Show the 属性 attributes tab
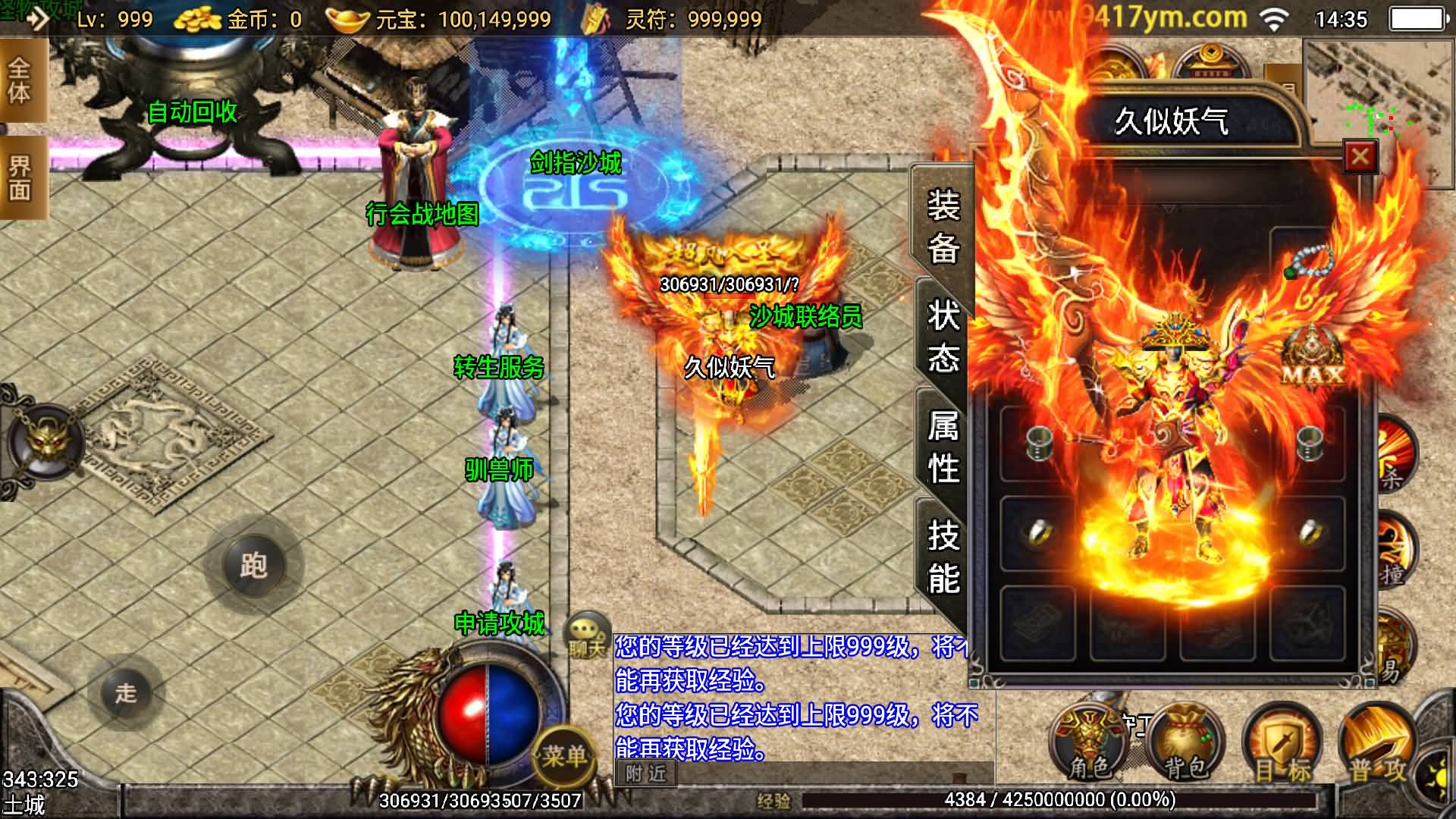This screenshot has width=1456, height=819. tap(943, 446)
